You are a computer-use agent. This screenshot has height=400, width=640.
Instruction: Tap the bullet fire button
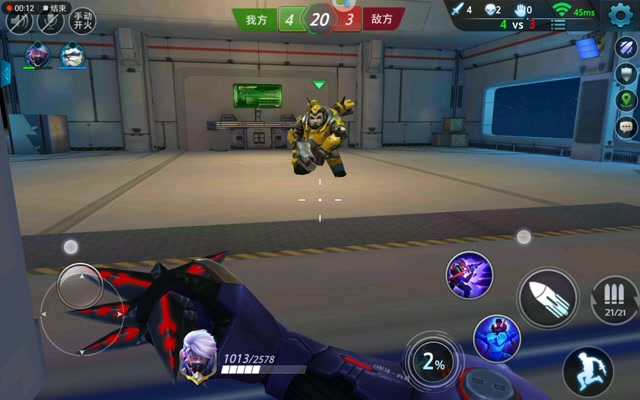click(x=548, y=297)
